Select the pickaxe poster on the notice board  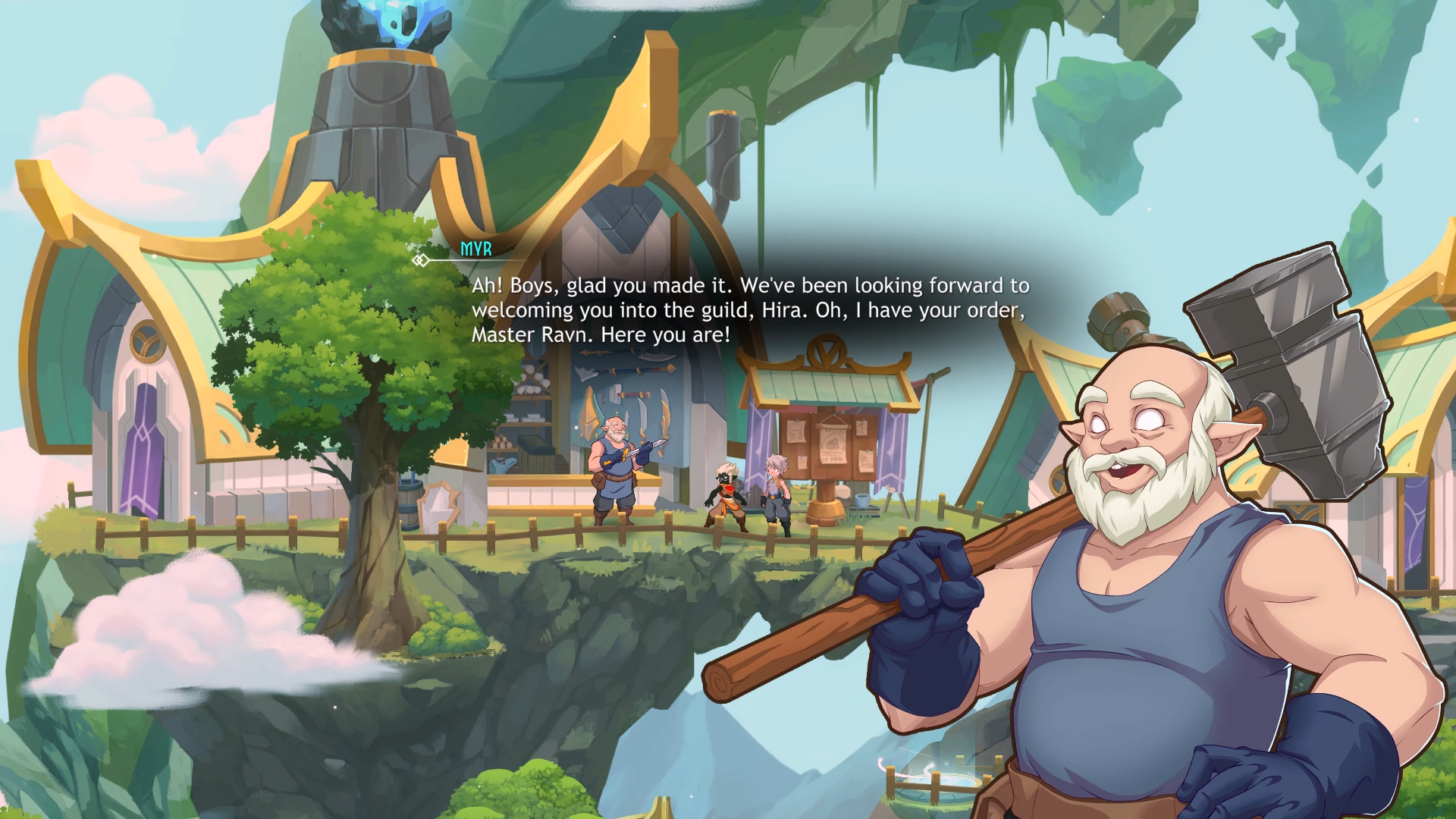861,427
